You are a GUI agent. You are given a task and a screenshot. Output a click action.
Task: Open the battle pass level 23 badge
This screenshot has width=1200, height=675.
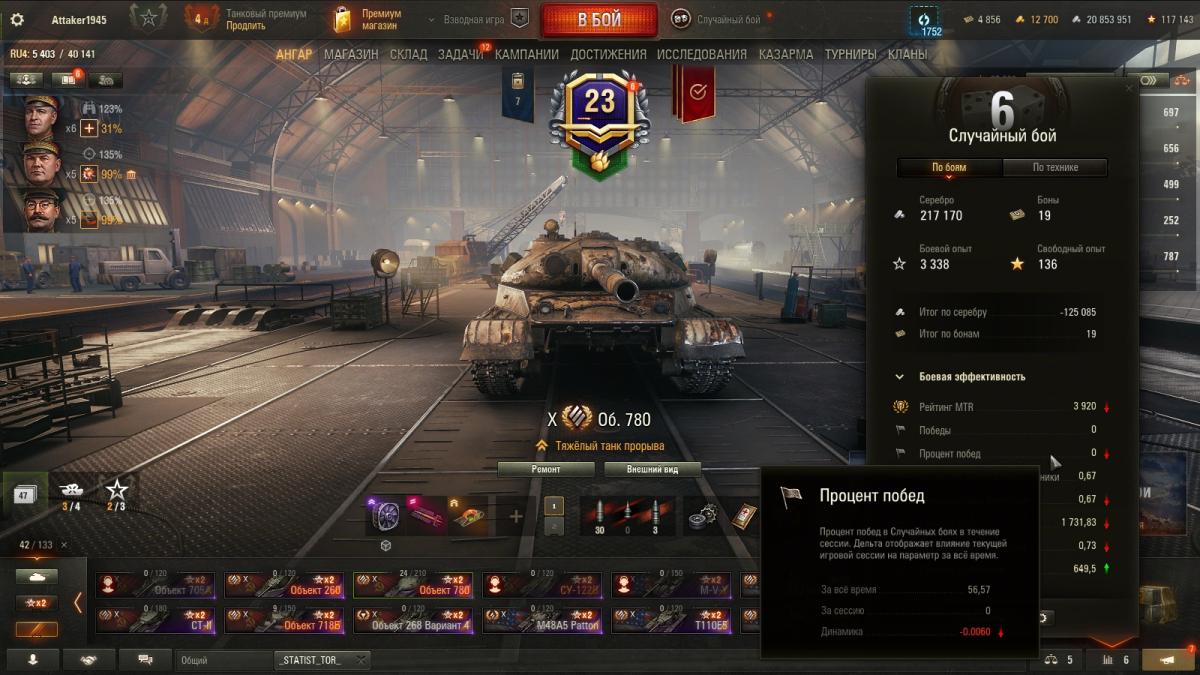[599, 102]
